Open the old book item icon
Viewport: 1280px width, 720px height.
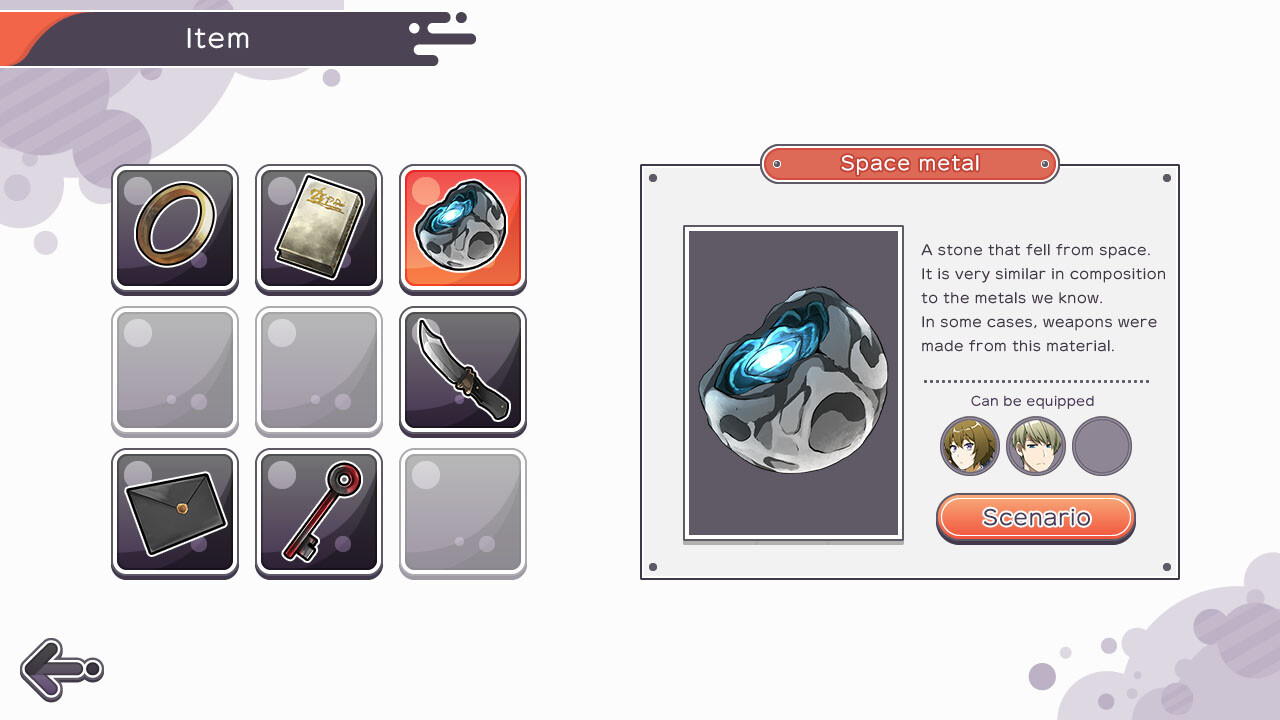[x=318, y=228]
